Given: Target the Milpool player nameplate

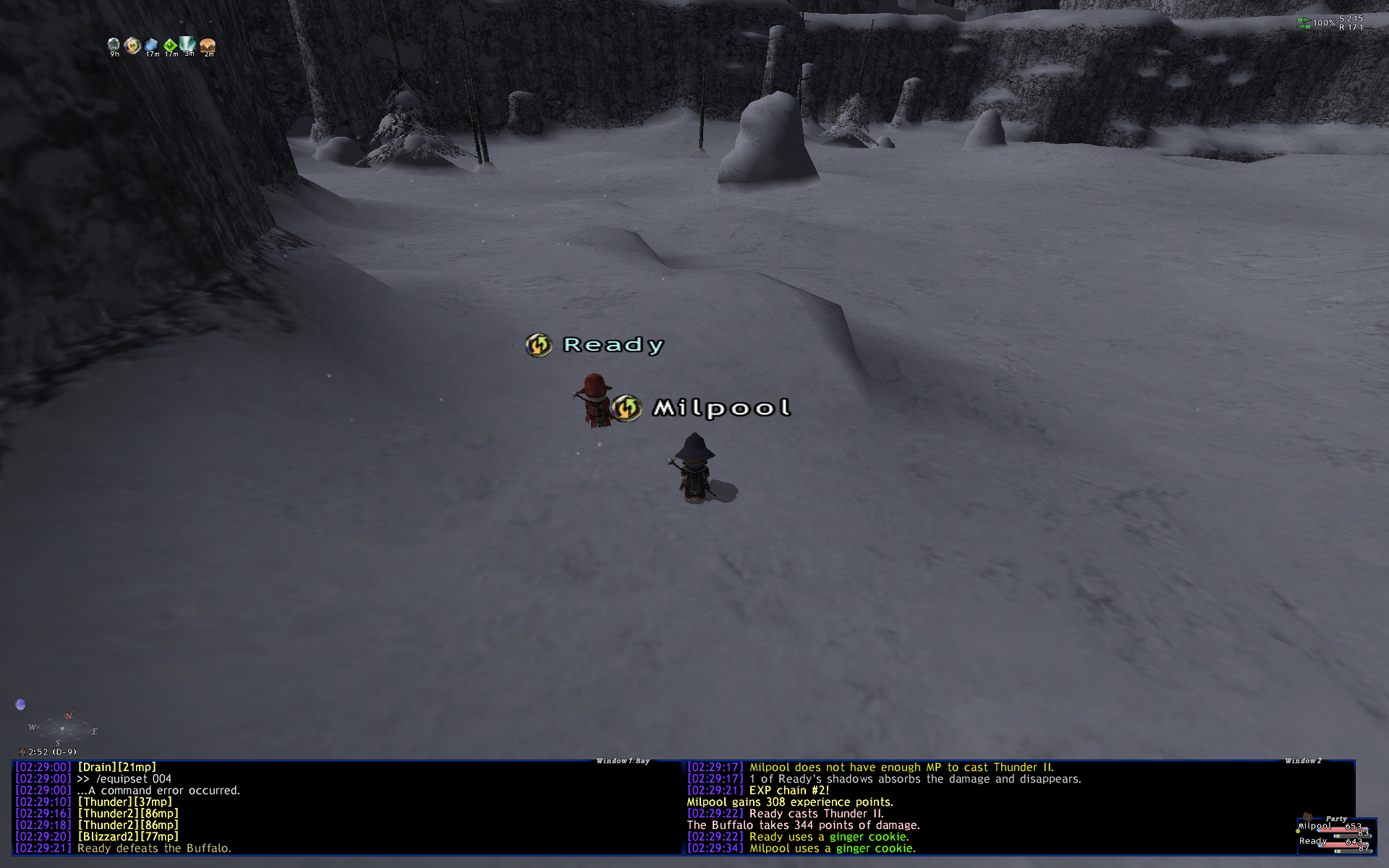Looking at the screenshot, I should 721,408.
